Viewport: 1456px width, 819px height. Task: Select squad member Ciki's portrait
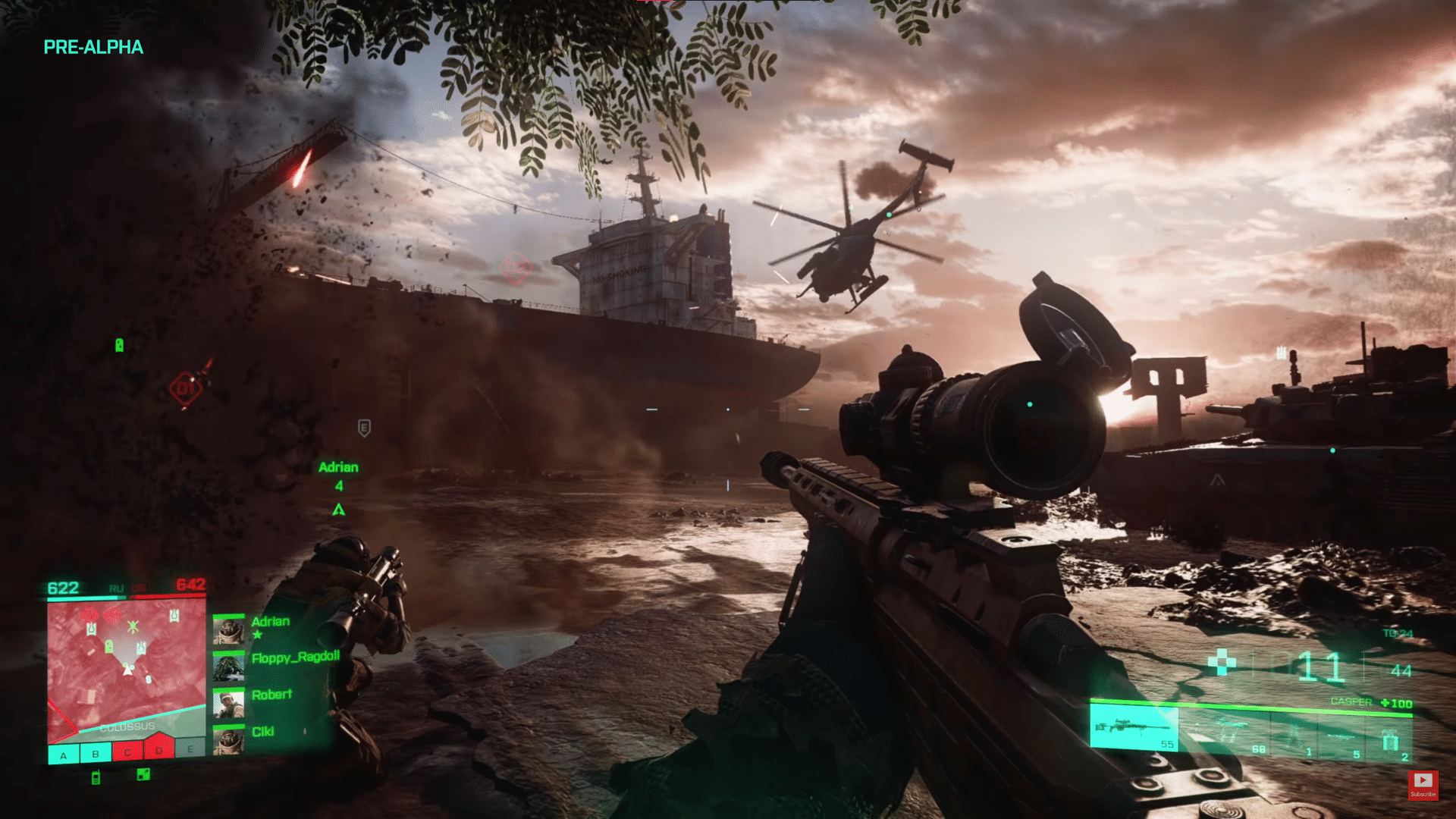click(x=228, y=741)
